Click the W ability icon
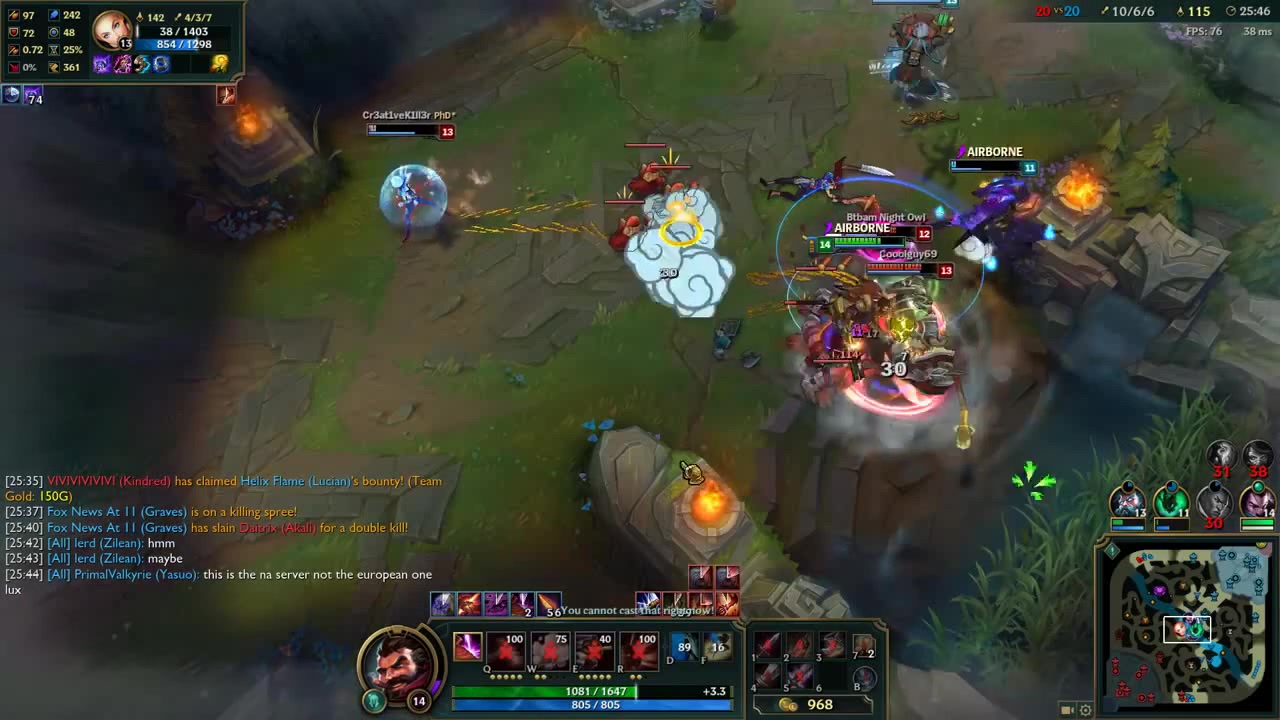Viewport: 1280px width, 720px height. point(549,648)
